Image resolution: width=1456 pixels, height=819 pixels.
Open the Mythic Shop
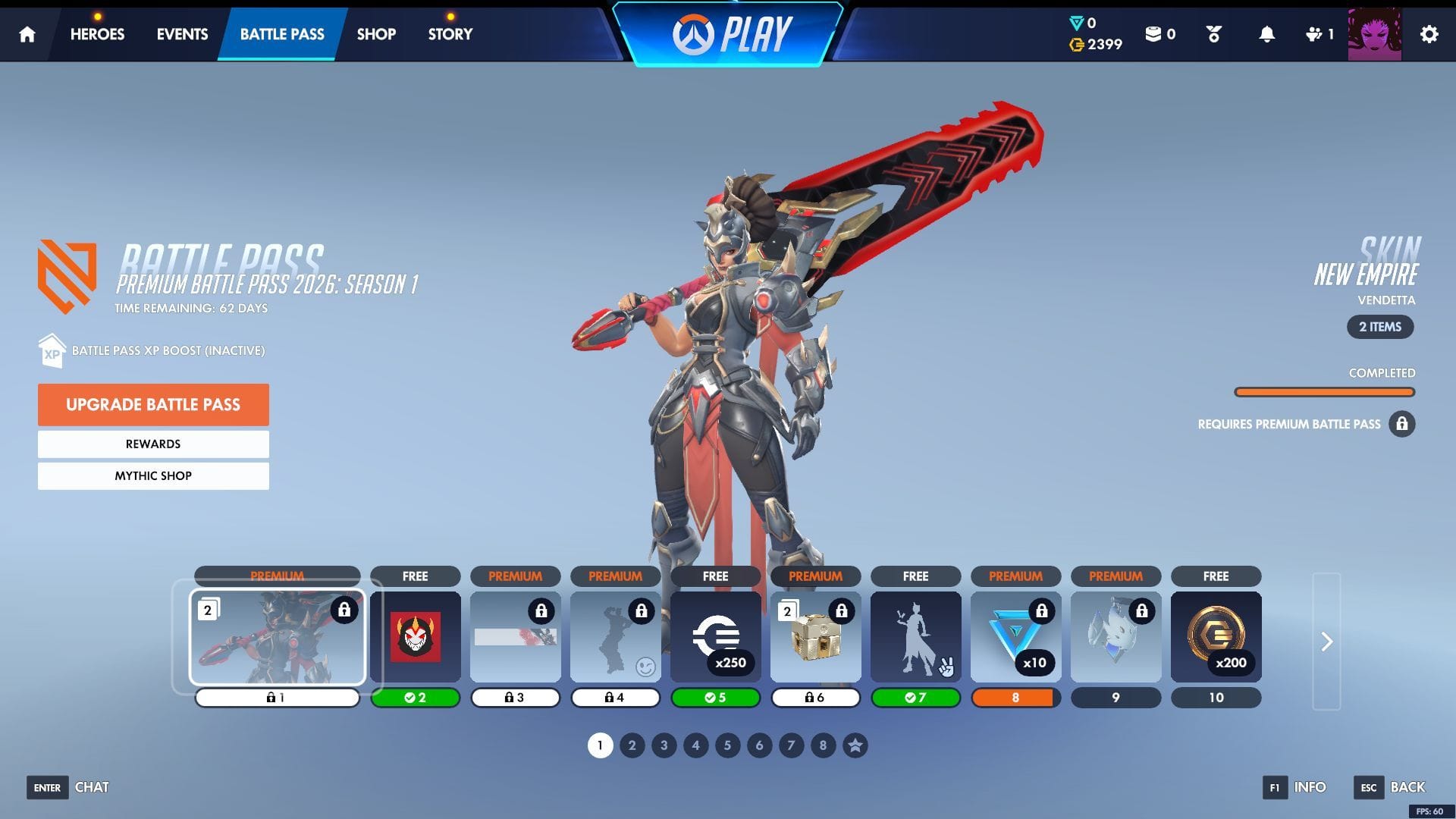pos(152,475)
